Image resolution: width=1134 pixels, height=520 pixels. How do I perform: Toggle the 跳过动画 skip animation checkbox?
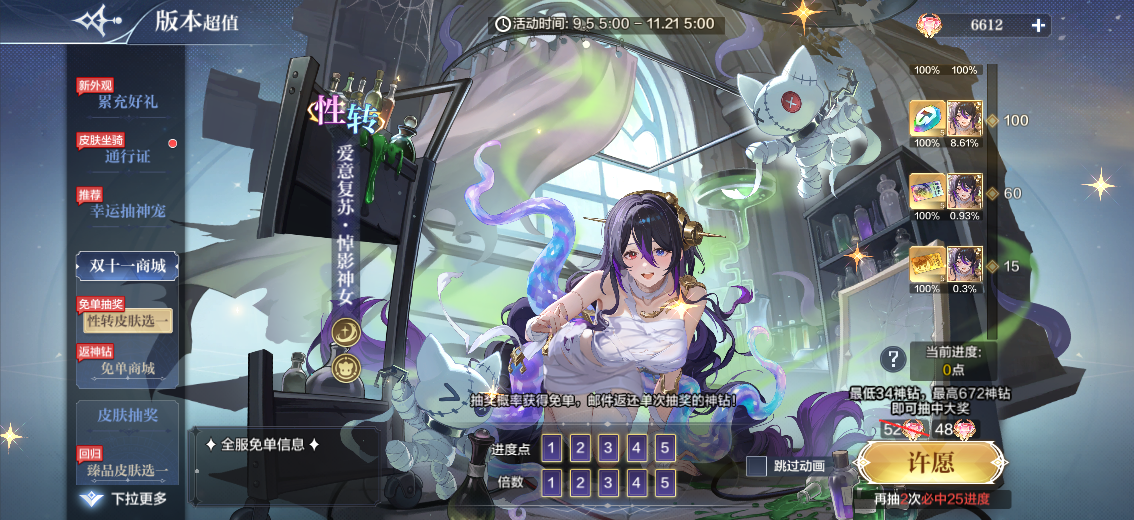coord(757,466)
